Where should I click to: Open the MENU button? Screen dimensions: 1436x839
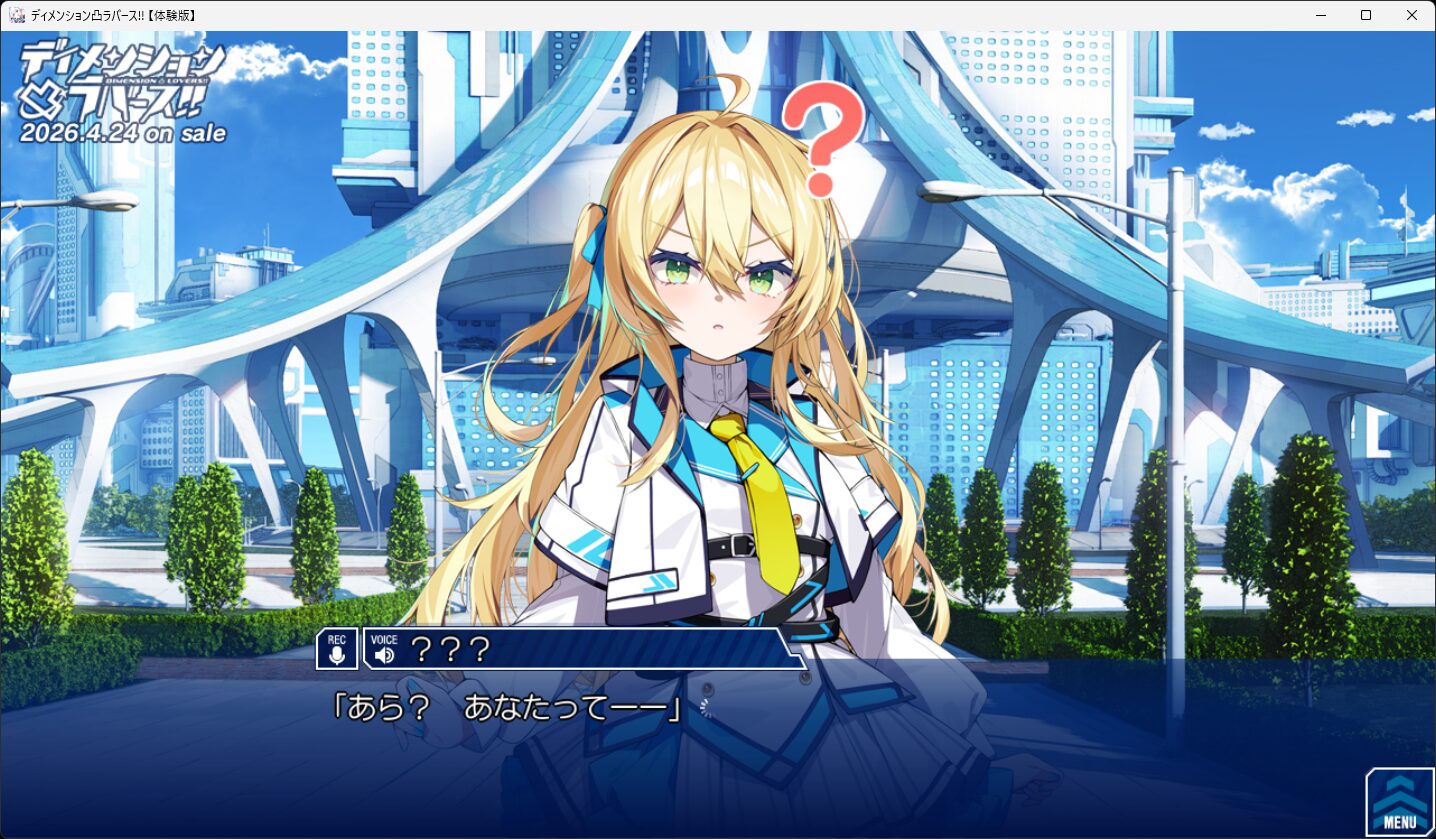click(x=1399, y=802)
